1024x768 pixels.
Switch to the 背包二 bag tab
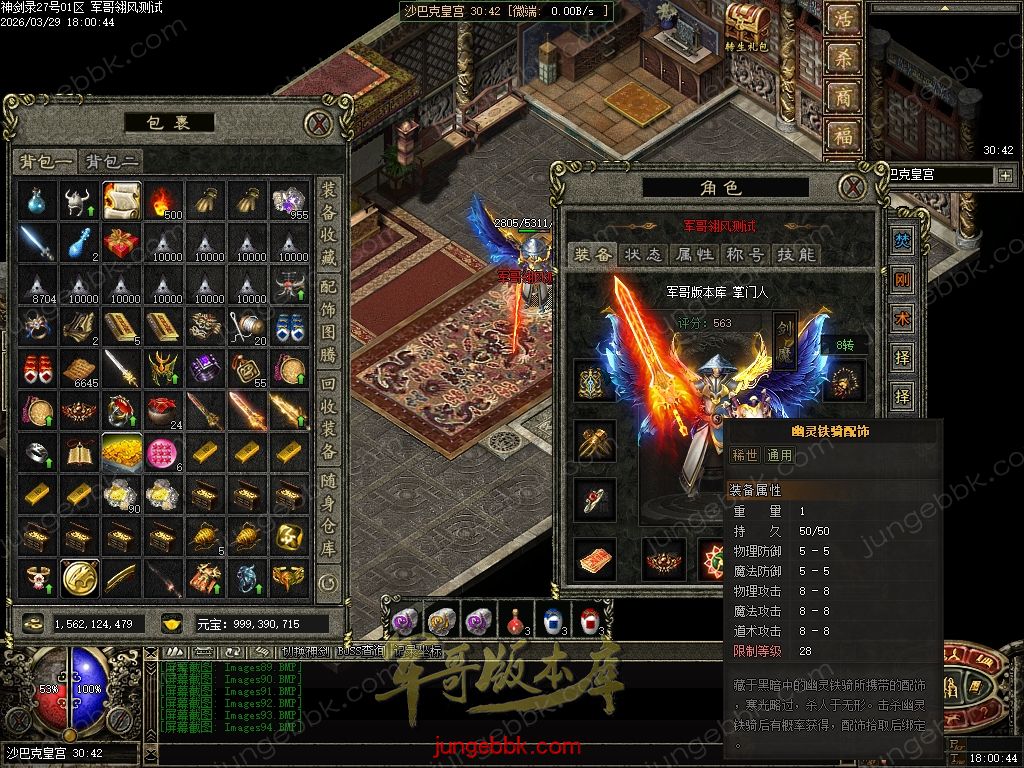click(112, 161)
